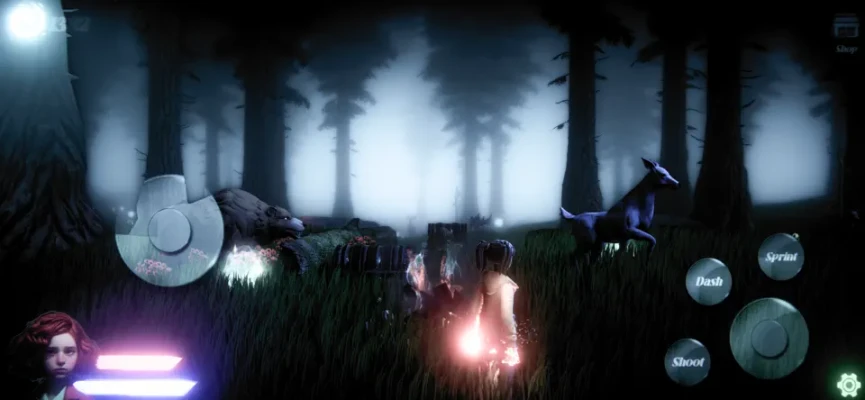Open the Shop
This screenshot has width=865, height=400.
846,36
